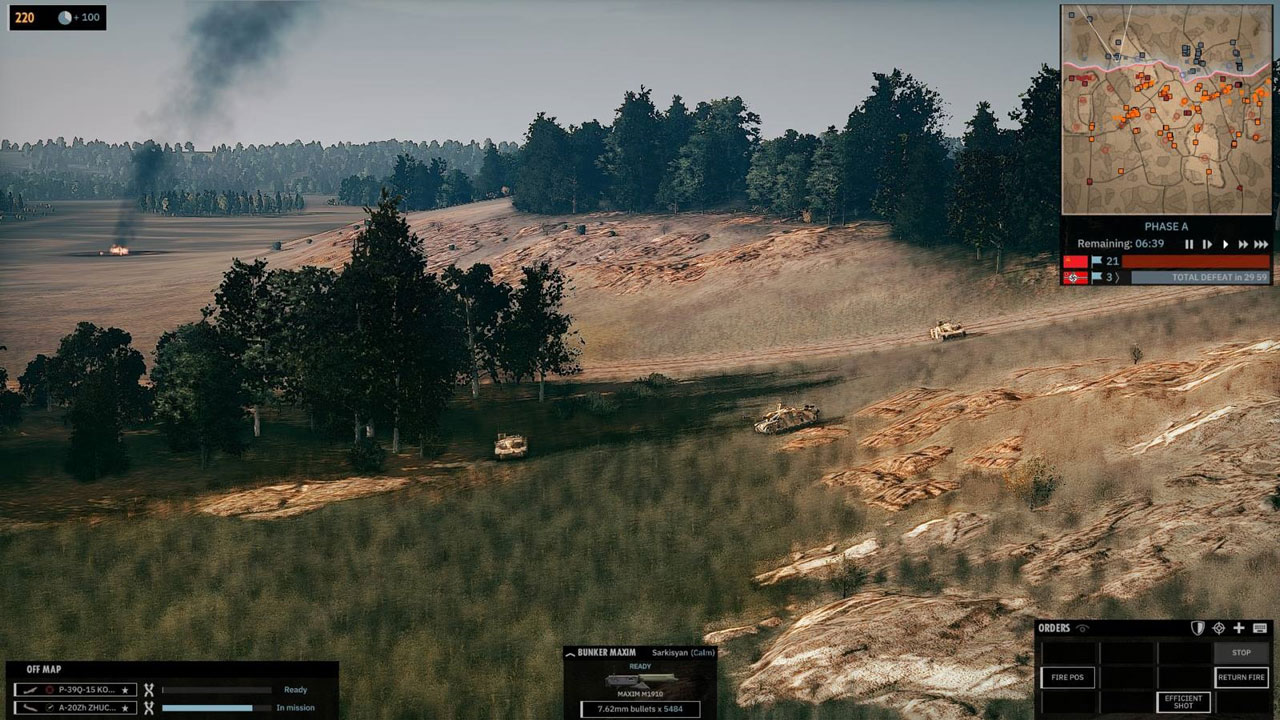This screenshot has width=1280, height=720.
Task: Click the RETURN FIRE button
Action: tap(1242, 678)
